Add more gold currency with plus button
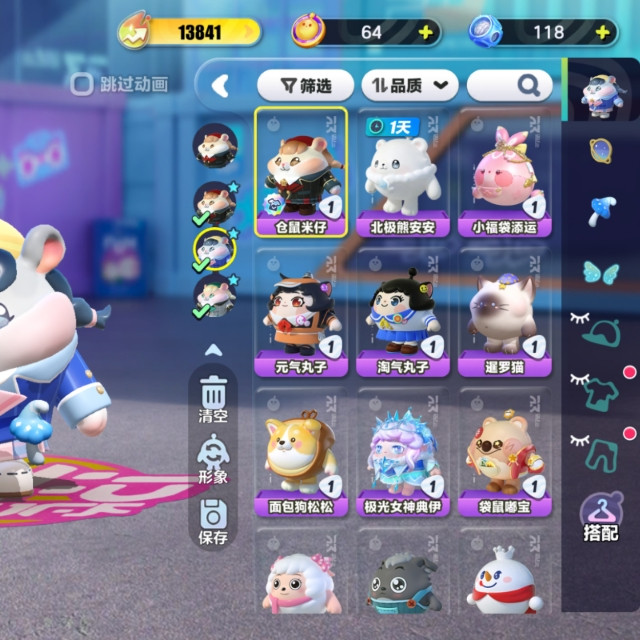640x640 pixels. click(x=426, y=32)
